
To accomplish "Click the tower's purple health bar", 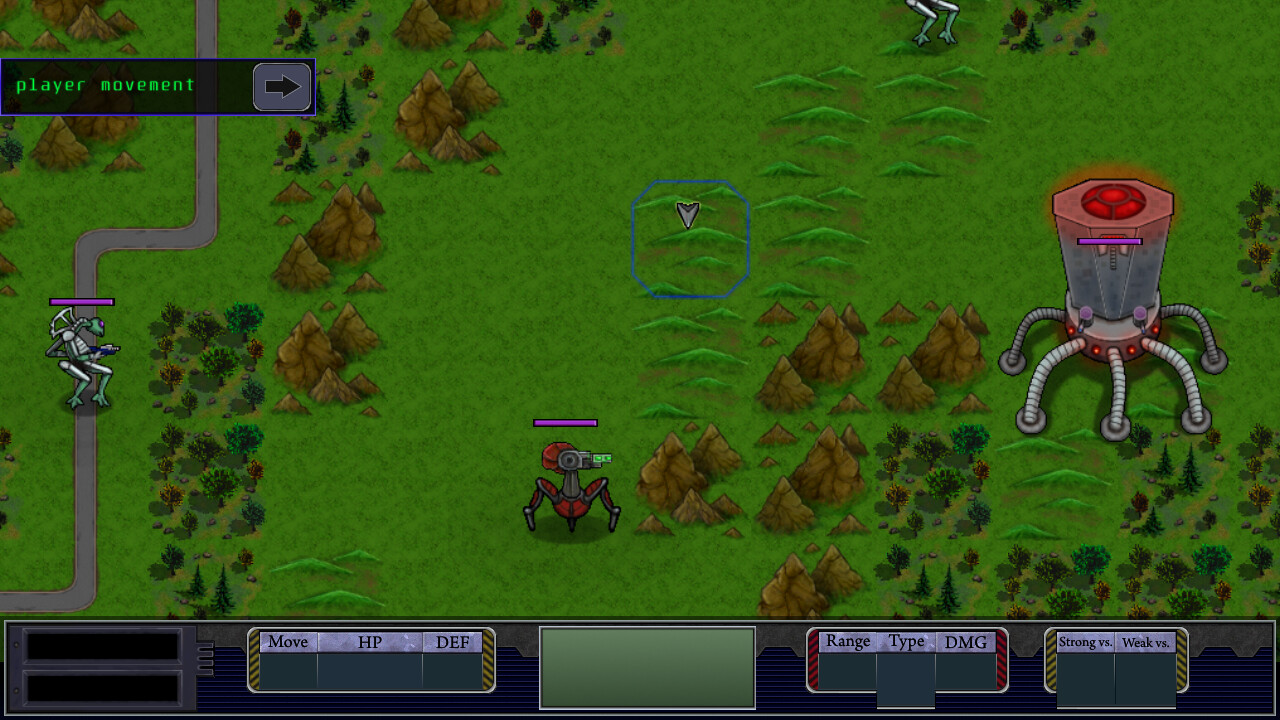I will 1108,241.
